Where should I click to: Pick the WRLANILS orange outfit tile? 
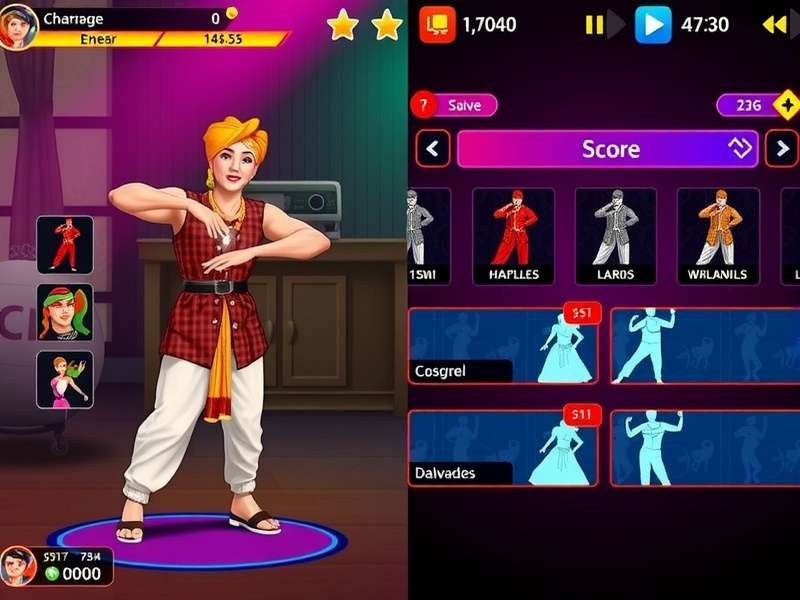click(718, 236)
